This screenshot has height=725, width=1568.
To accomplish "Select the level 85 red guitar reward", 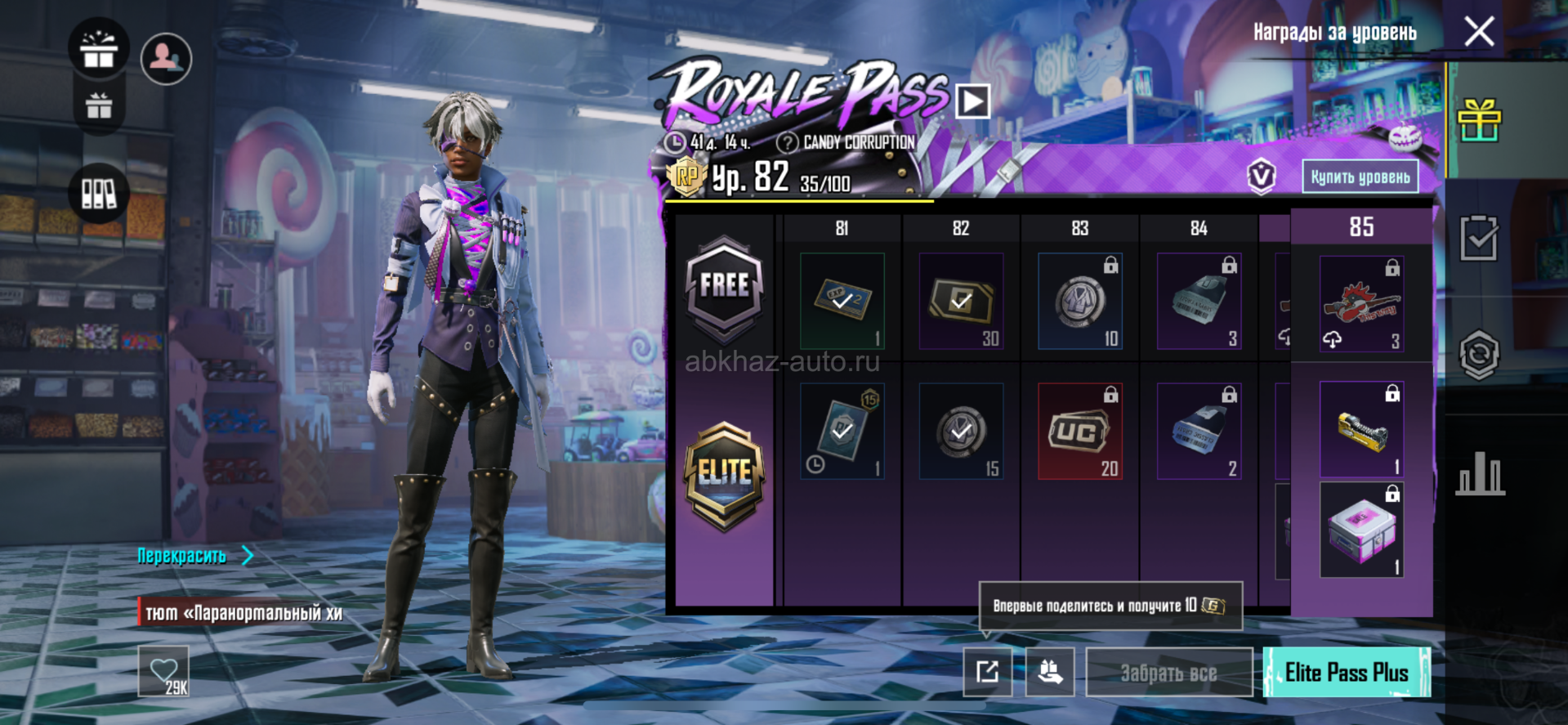I will click(1361, 304).
